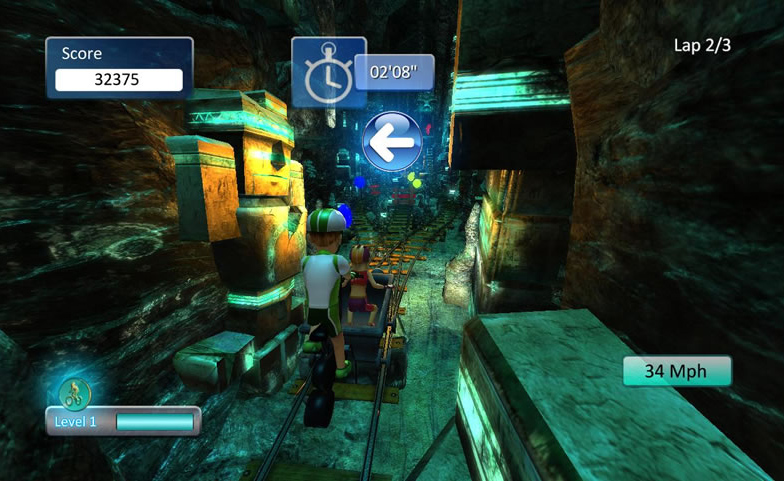Screen dimensions: 784x481
Task: Click the blue left arrow direction indicator
Action: point(392,141)
